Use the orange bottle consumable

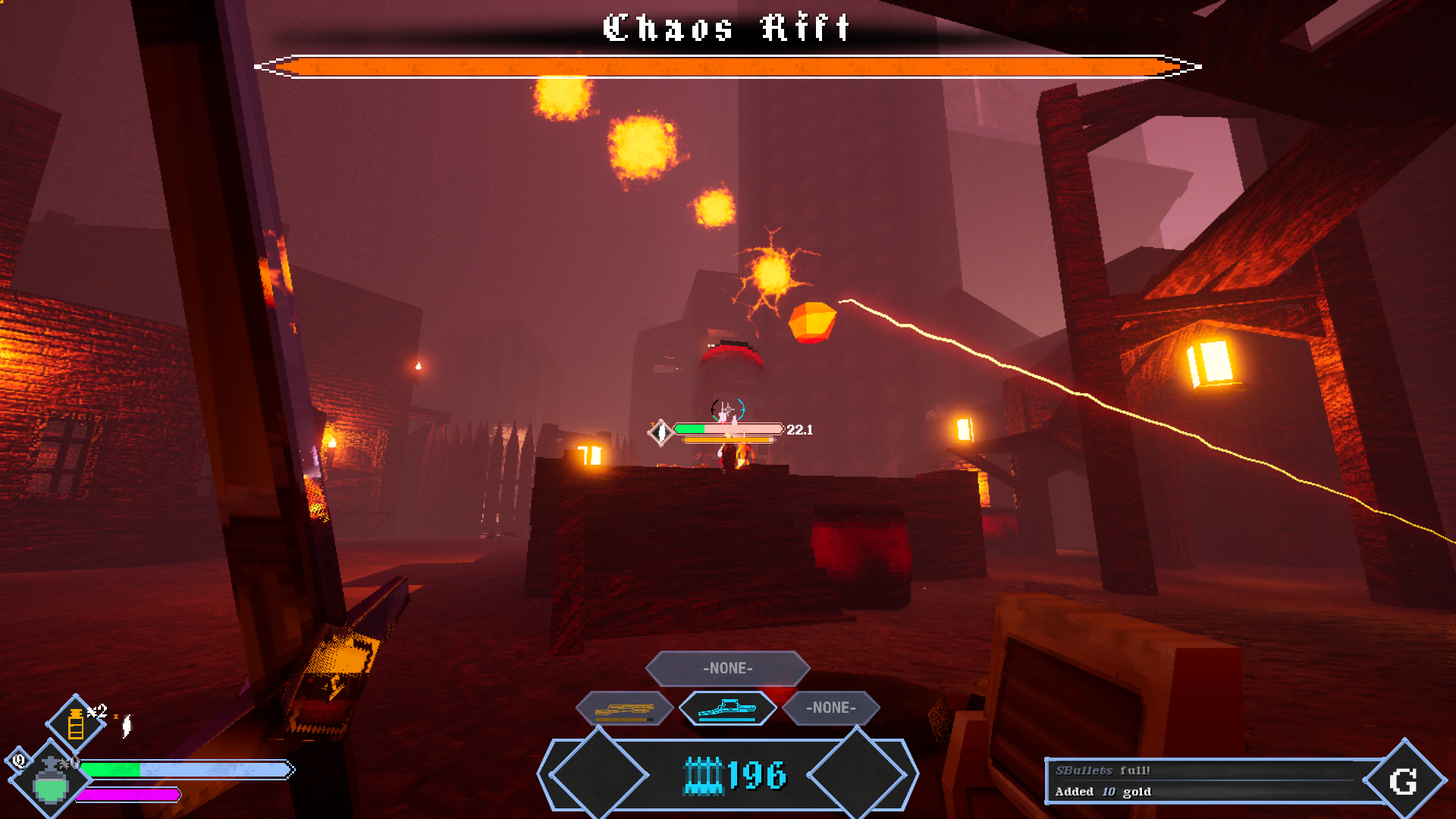click(x=76, y=723)
